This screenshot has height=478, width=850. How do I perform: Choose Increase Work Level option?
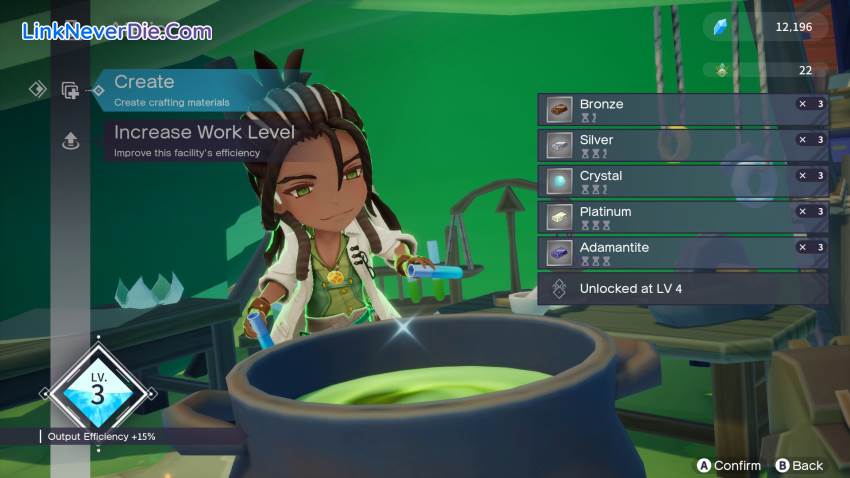tap(204, 139)
